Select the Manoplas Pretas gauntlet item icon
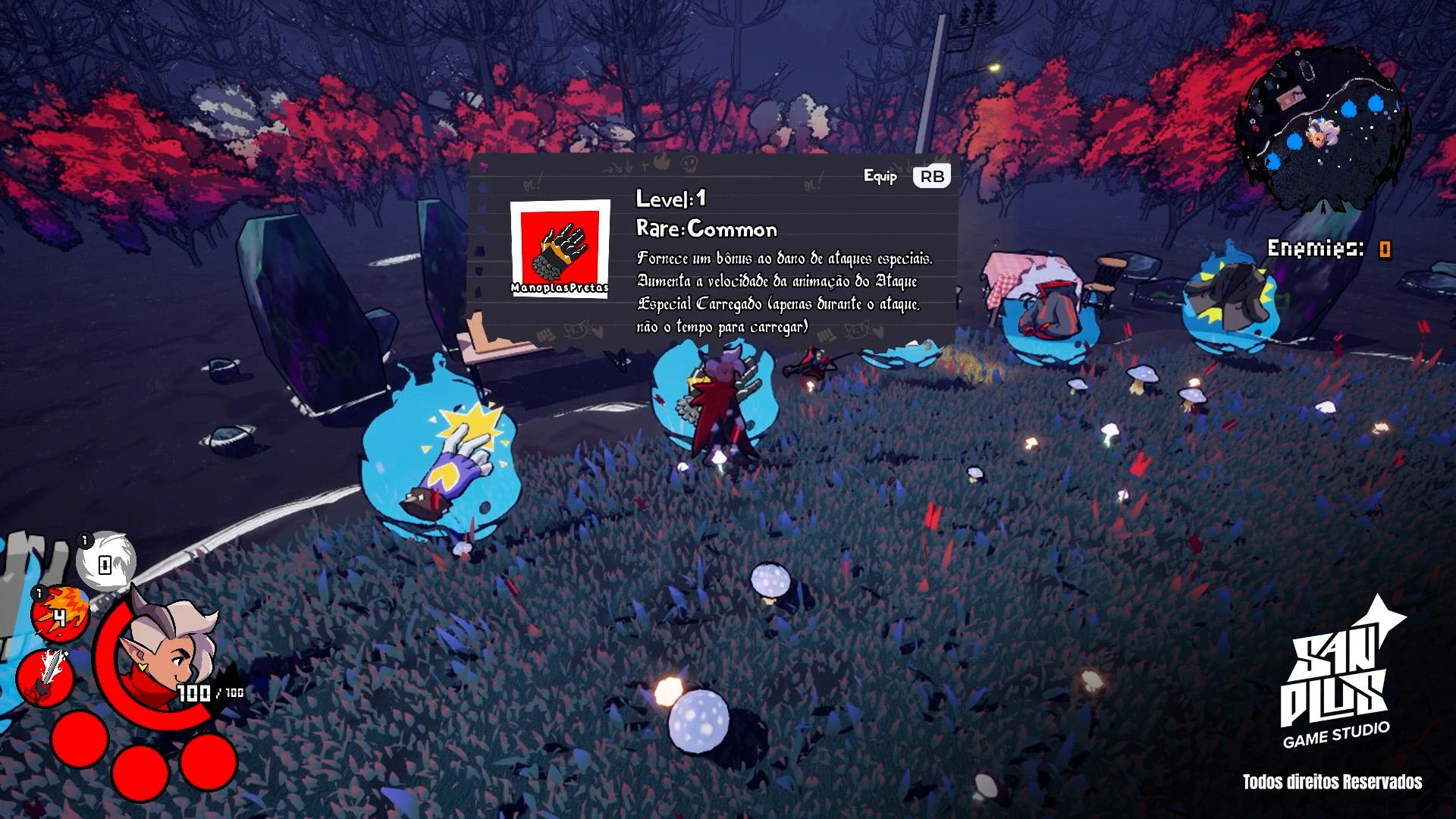 click(560, 249)
